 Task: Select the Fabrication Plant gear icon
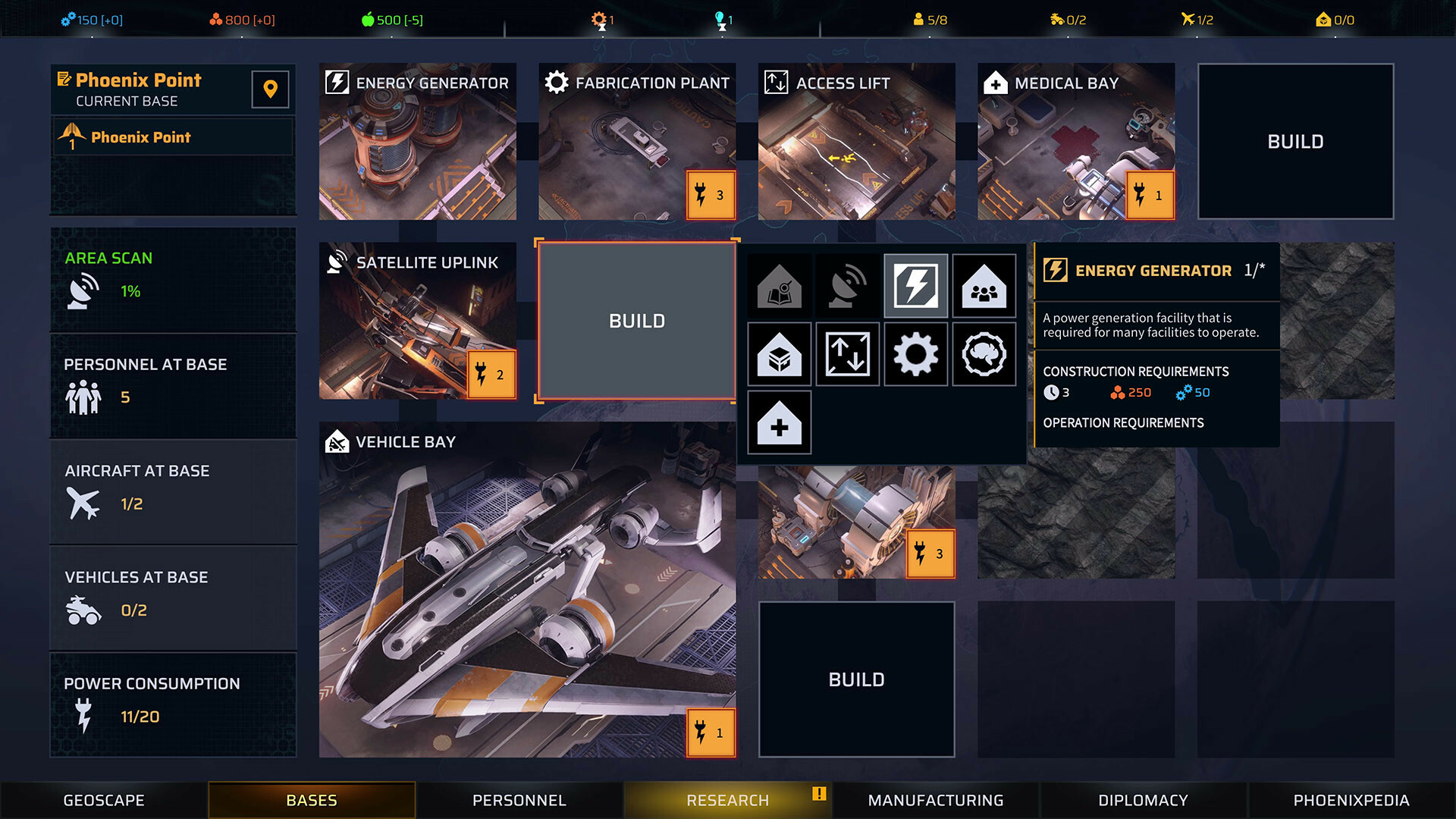pos(915,354)
